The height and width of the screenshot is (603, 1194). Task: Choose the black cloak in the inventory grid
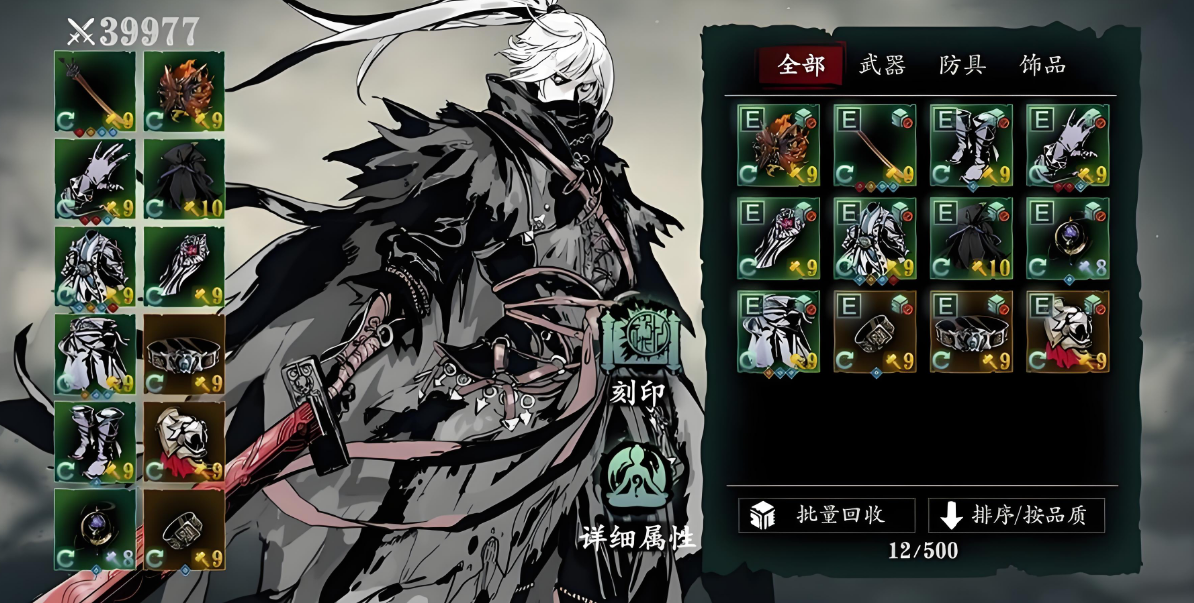tap(970, 239)
